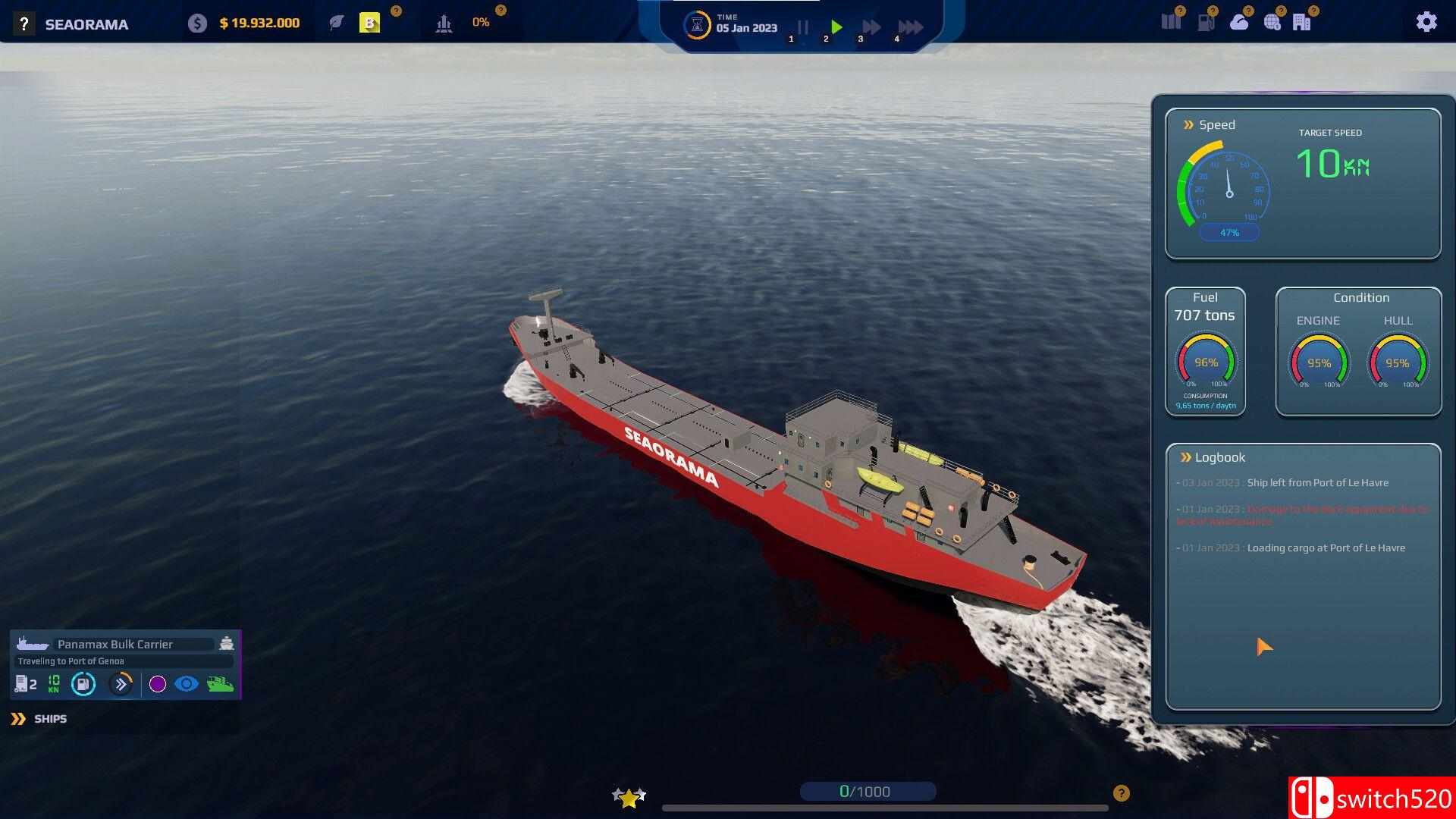Image resolution: width=1456 pixels, height=819 pixels.
Task: Open the settings gear menu
Action: point(1427,21)
